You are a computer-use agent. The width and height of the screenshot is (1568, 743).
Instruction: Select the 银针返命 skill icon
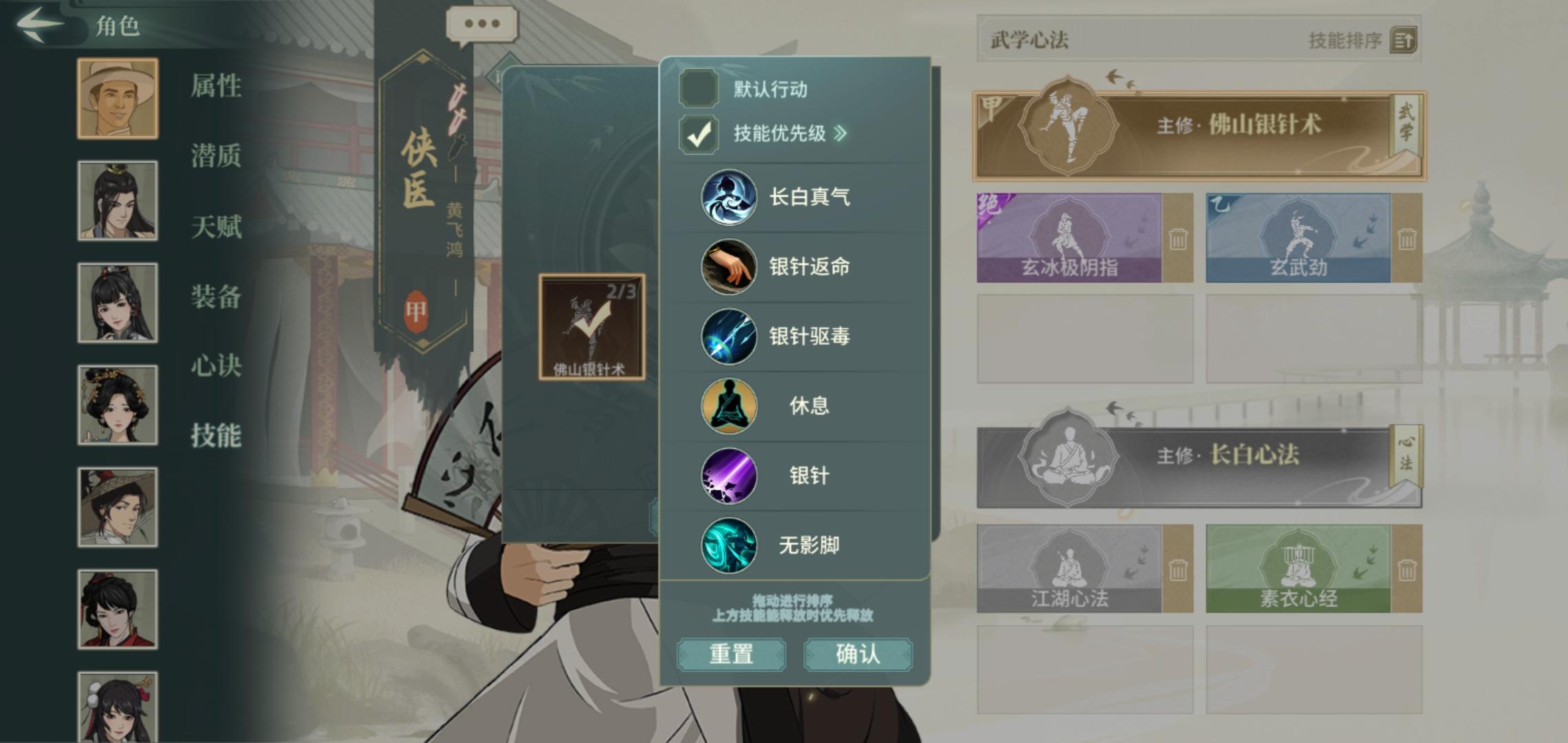[x=728, y=267]
